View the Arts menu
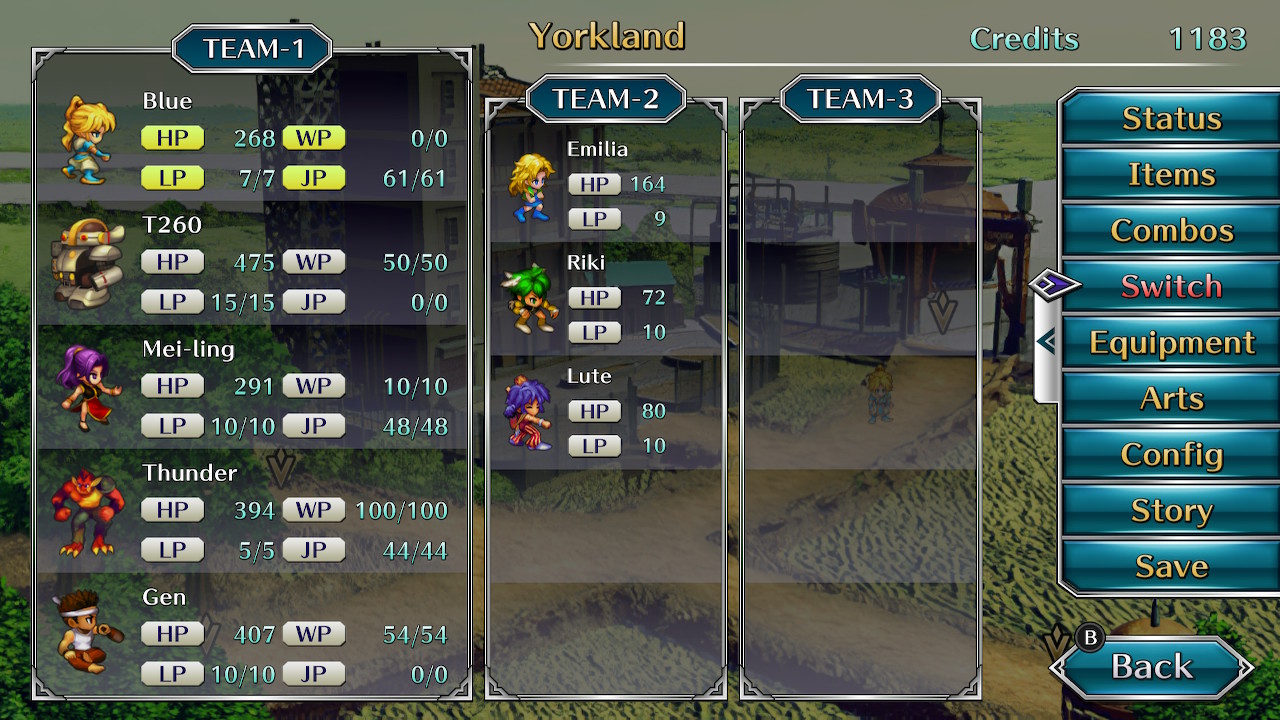1280x720 pixels. point(1171,399)
